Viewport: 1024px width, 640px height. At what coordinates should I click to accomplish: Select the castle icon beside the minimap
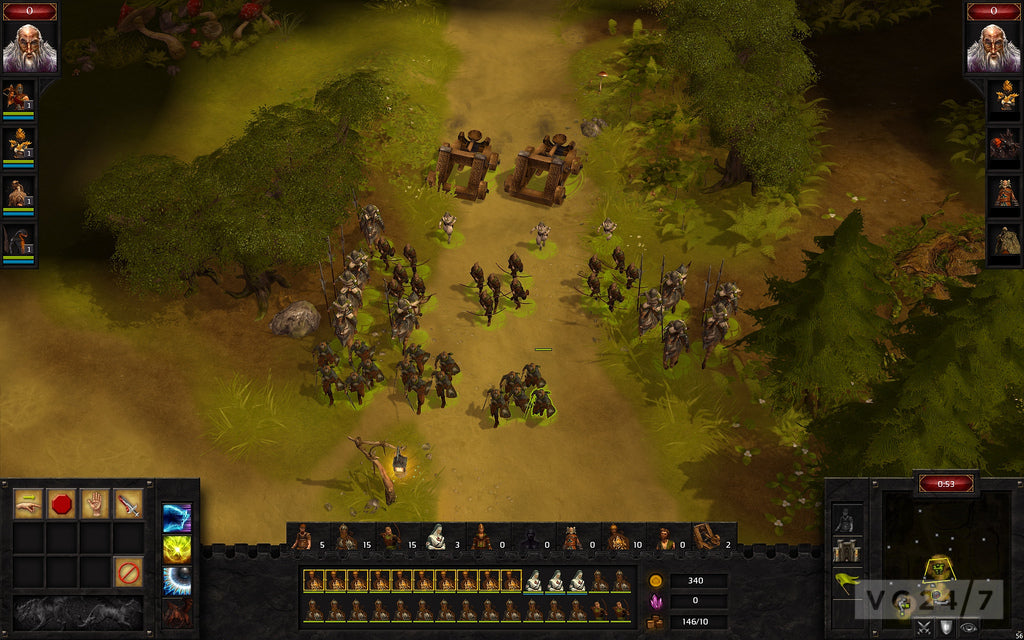(x=847, y=548)
